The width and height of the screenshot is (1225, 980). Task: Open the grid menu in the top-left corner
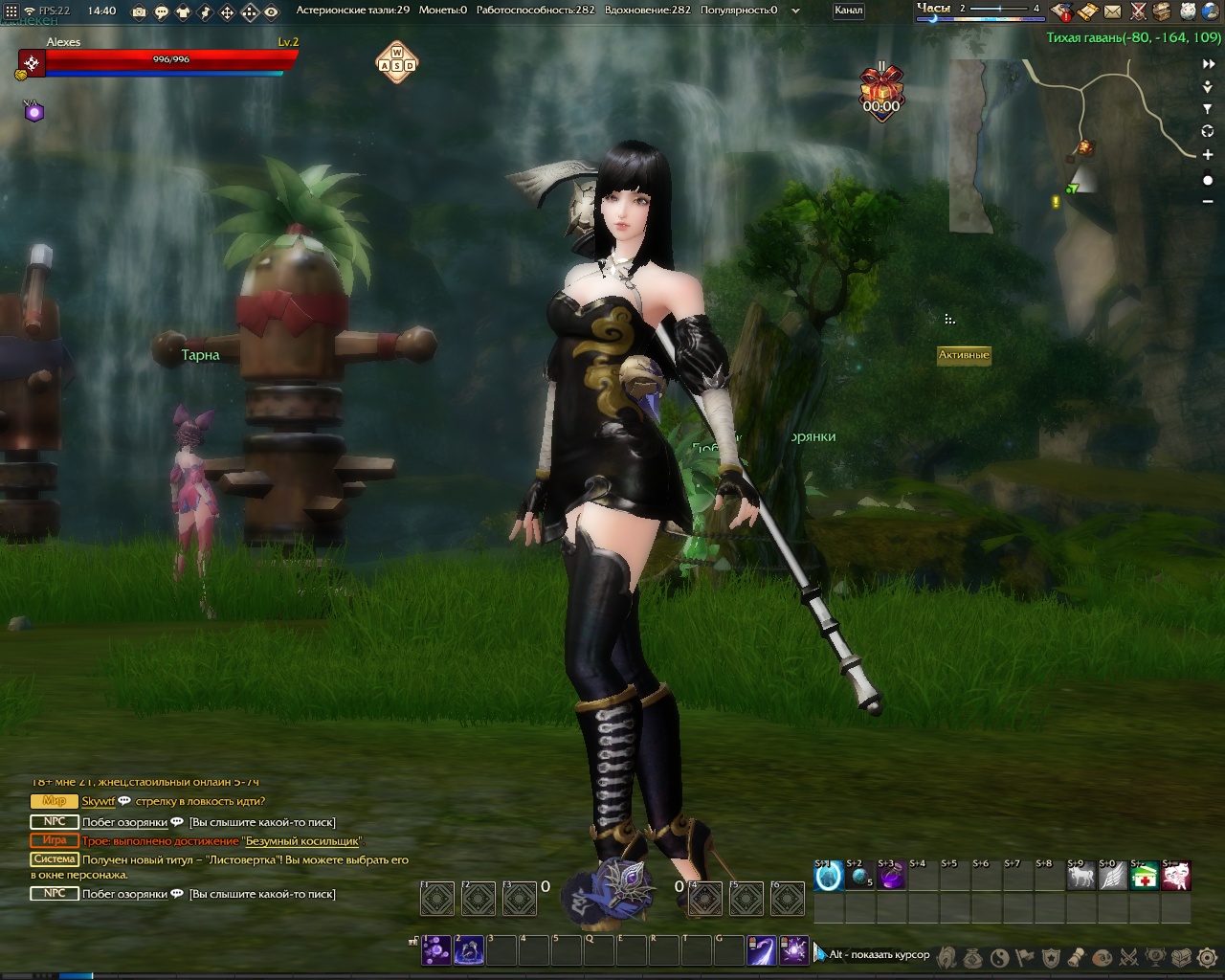[x=11, y=11]
